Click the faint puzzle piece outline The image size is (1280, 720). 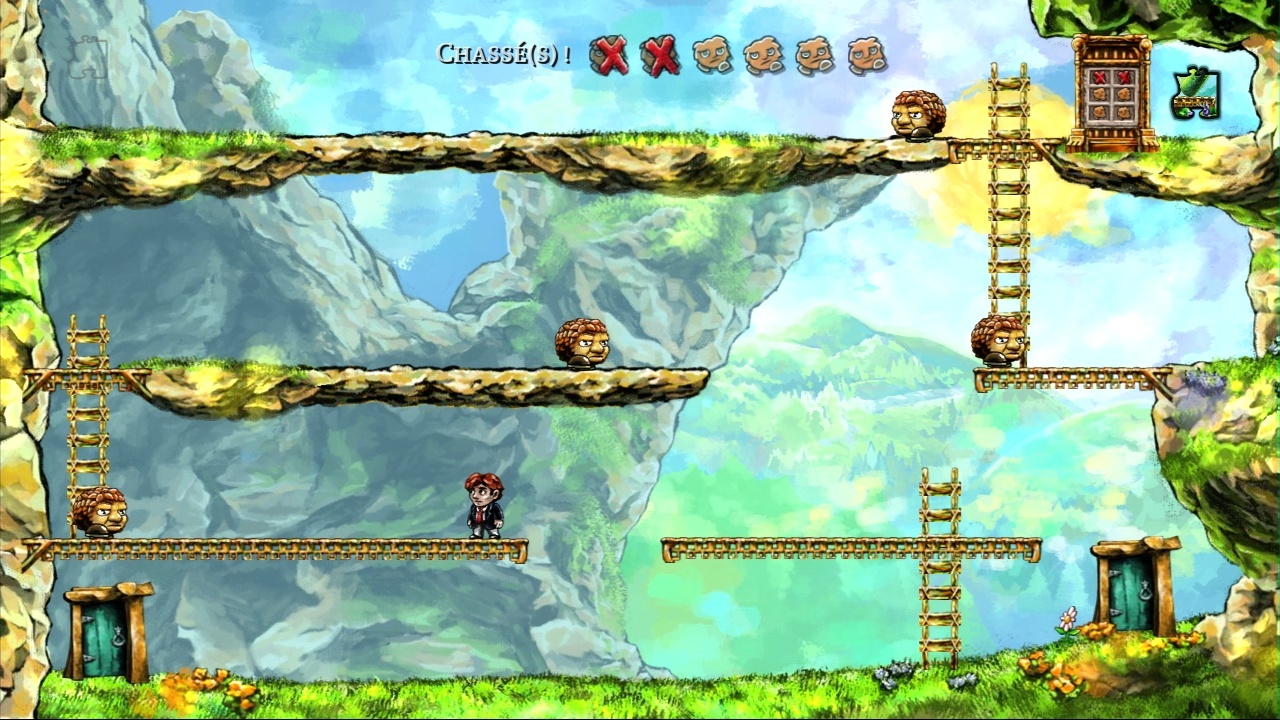click(88, 59)
